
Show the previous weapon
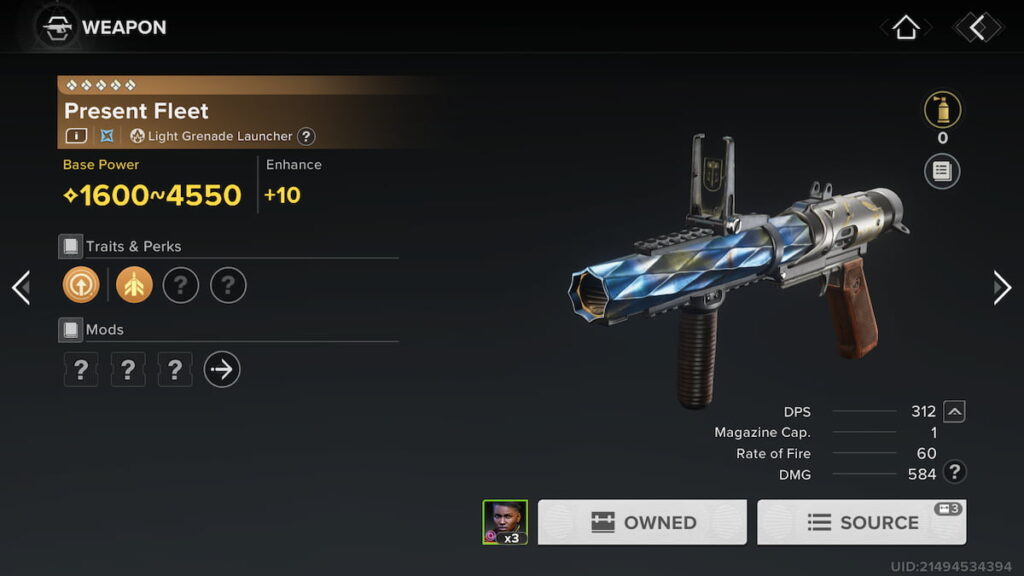point(21,288)
